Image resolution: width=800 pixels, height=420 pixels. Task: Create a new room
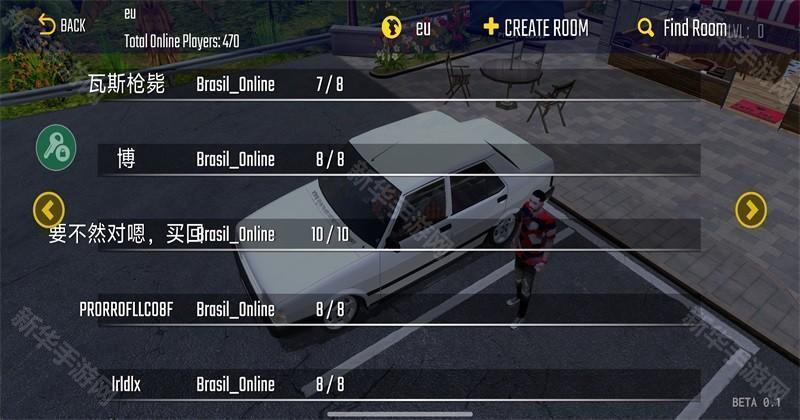coord(536,27)
